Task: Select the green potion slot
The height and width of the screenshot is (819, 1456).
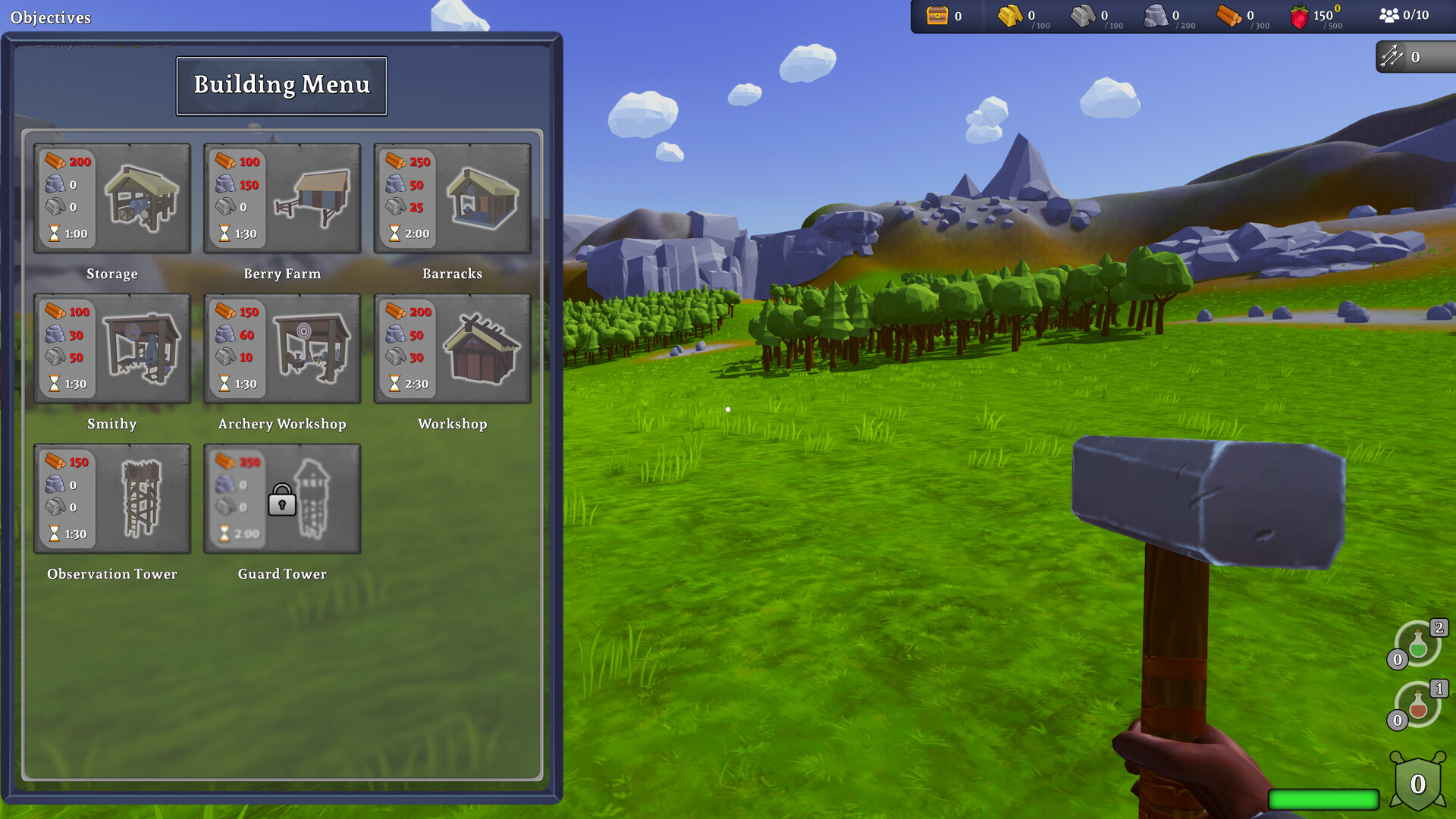Action: click(1418, 645)
